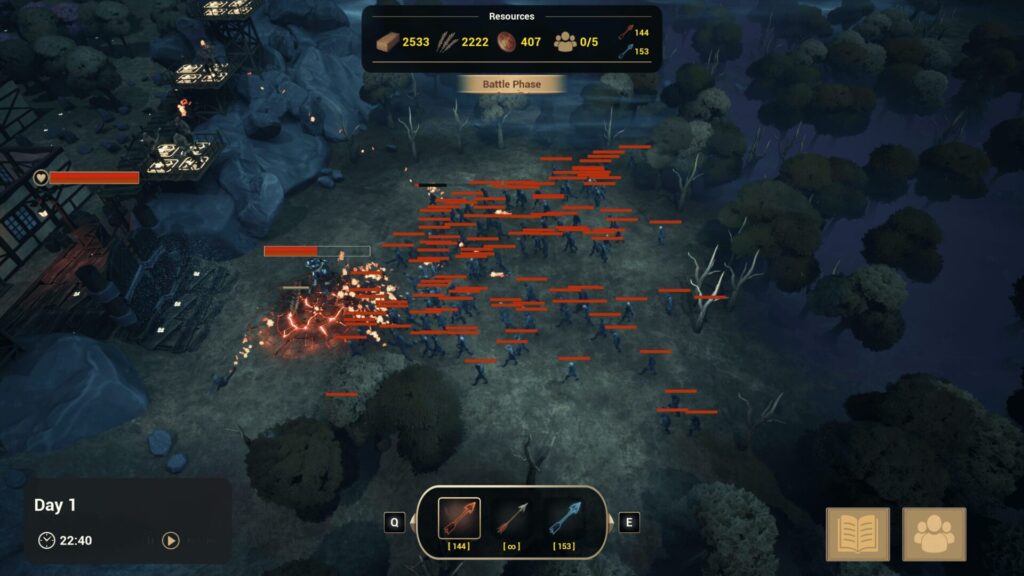This screenshot has width=1024, height=576.
Task: Open the book journal button
Action: coord(858,534)
